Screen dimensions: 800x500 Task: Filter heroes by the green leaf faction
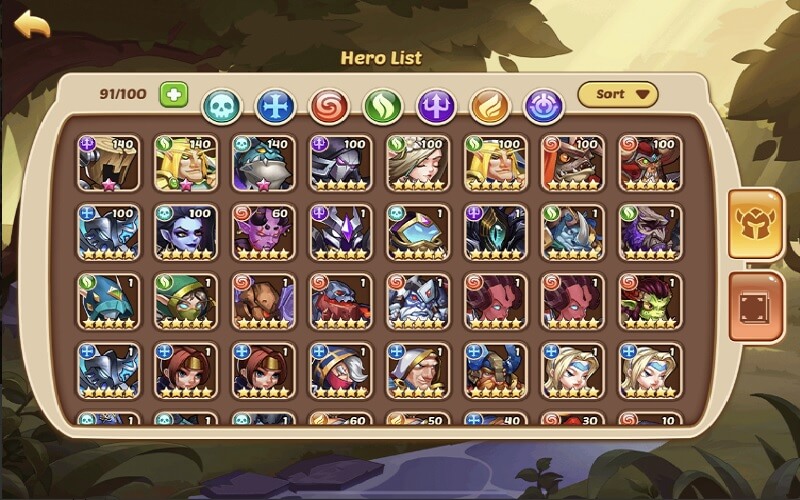(381, 105)
